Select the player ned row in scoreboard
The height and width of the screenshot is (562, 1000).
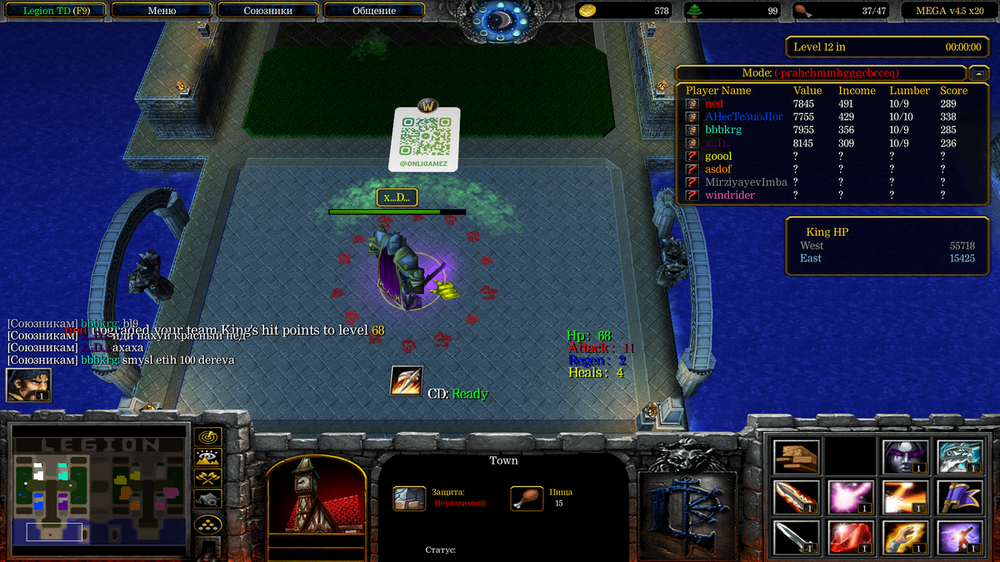[x=714, y=104]
